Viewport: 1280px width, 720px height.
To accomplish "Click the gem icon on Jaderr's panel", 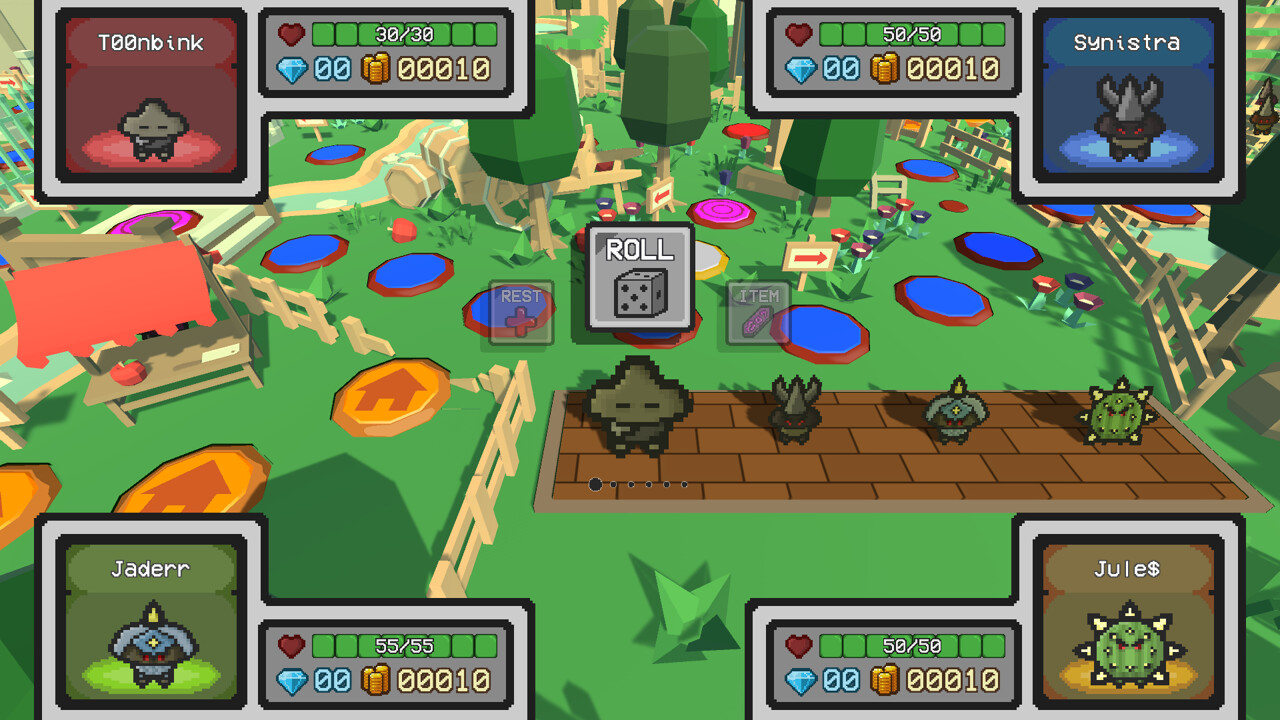I will (291, 681).
